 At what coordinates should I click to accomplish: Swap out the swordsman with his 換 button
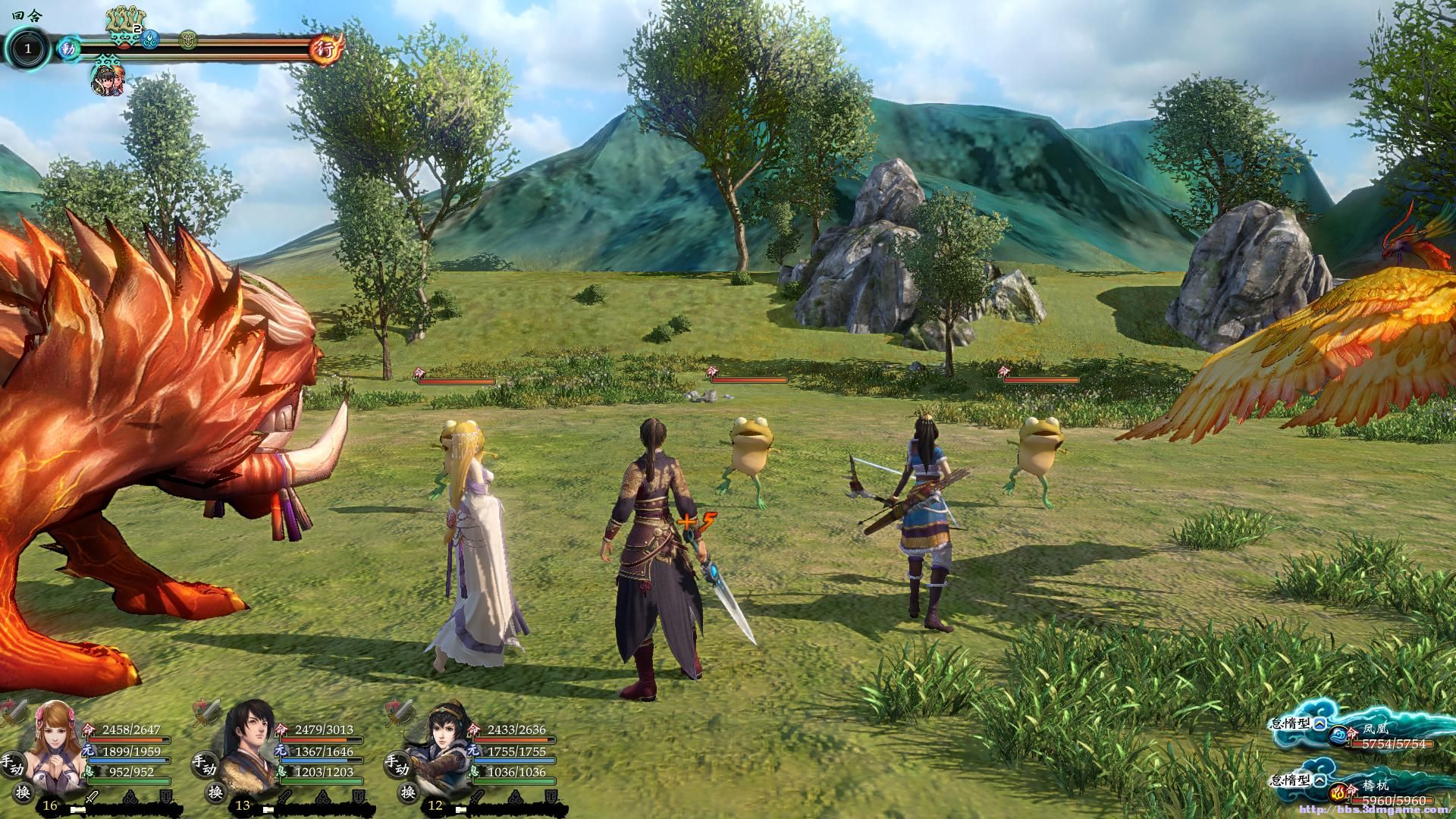(x=216, y=793)
